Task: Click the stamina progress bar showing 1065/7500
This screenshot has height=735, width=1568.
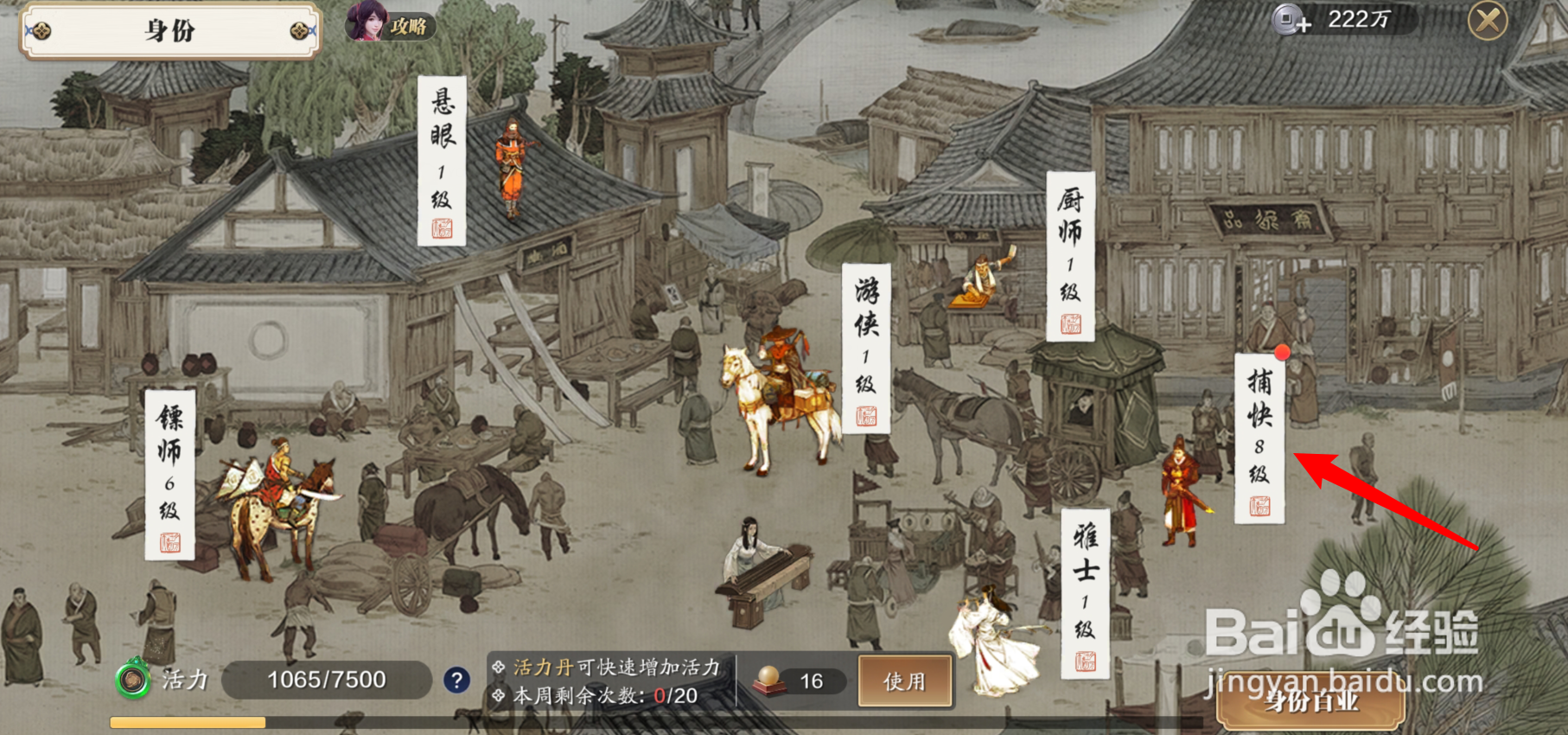Action: [325, 681]
